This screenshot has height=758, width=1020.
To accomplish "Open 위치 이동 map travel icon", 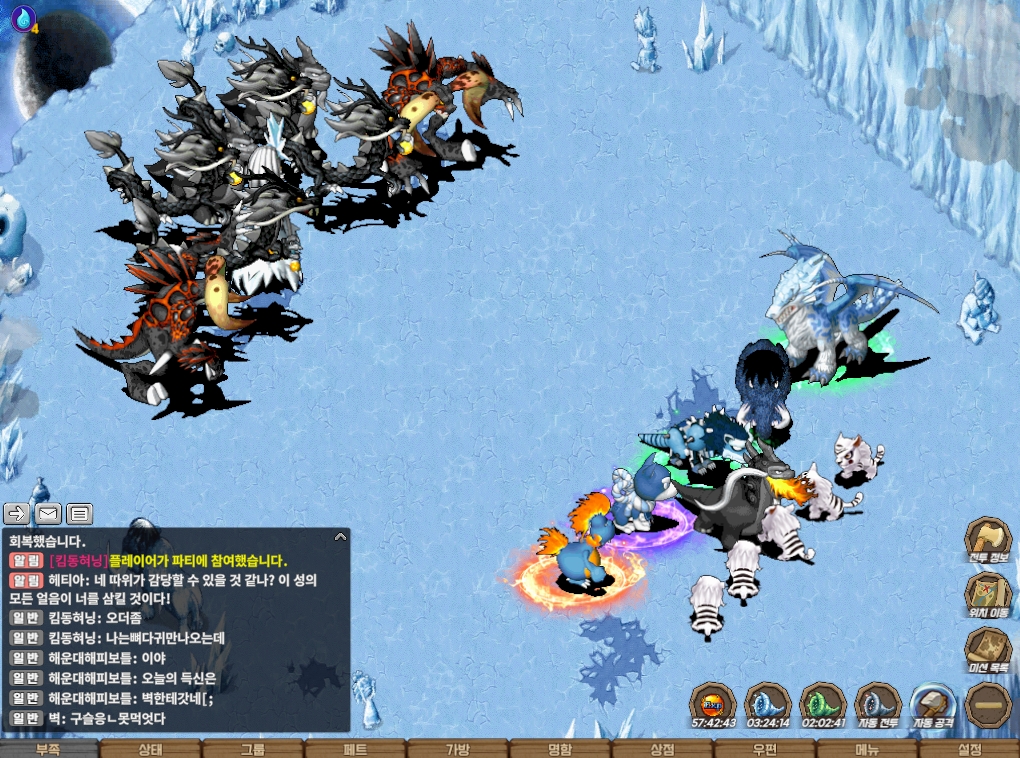I will pos(988,594).
